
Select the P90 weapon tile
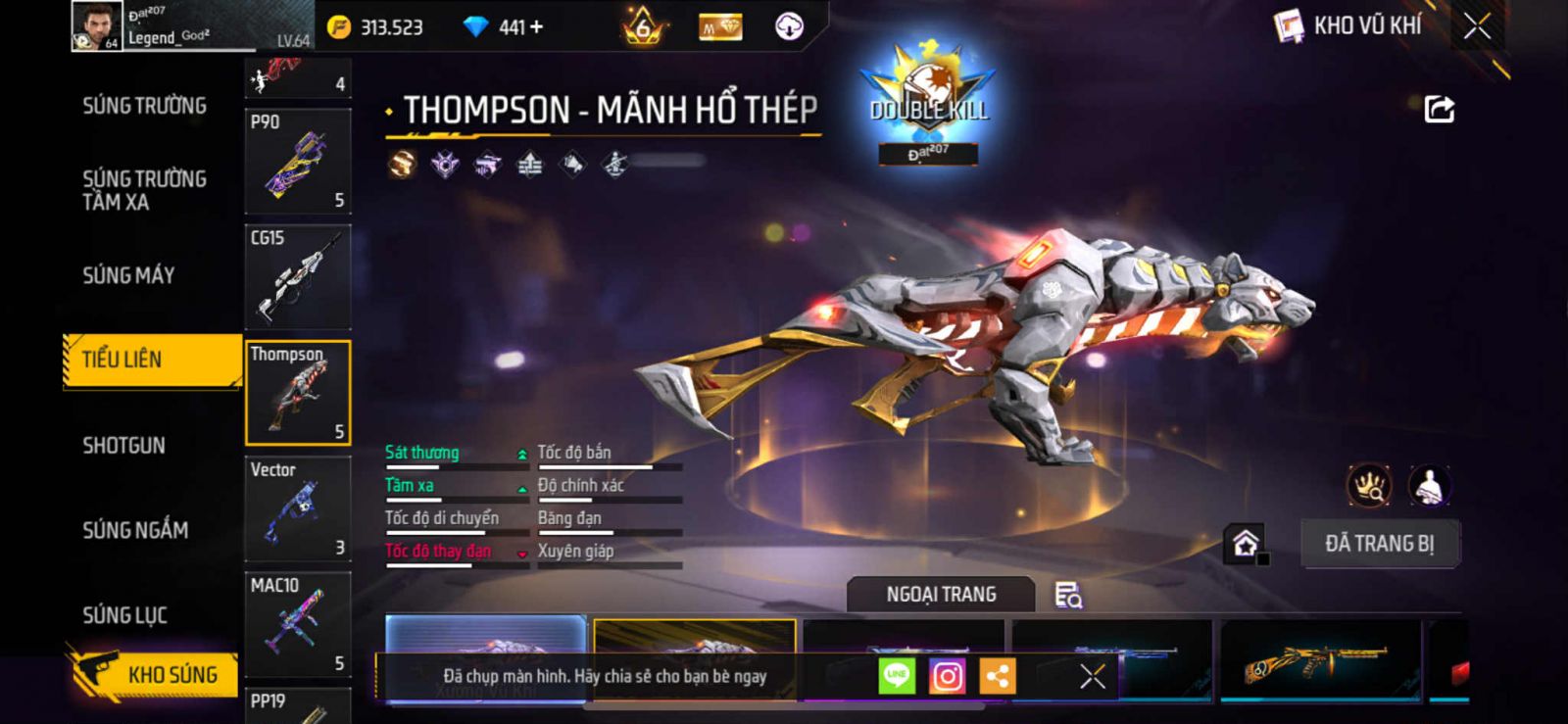click(x=297, y=161)
